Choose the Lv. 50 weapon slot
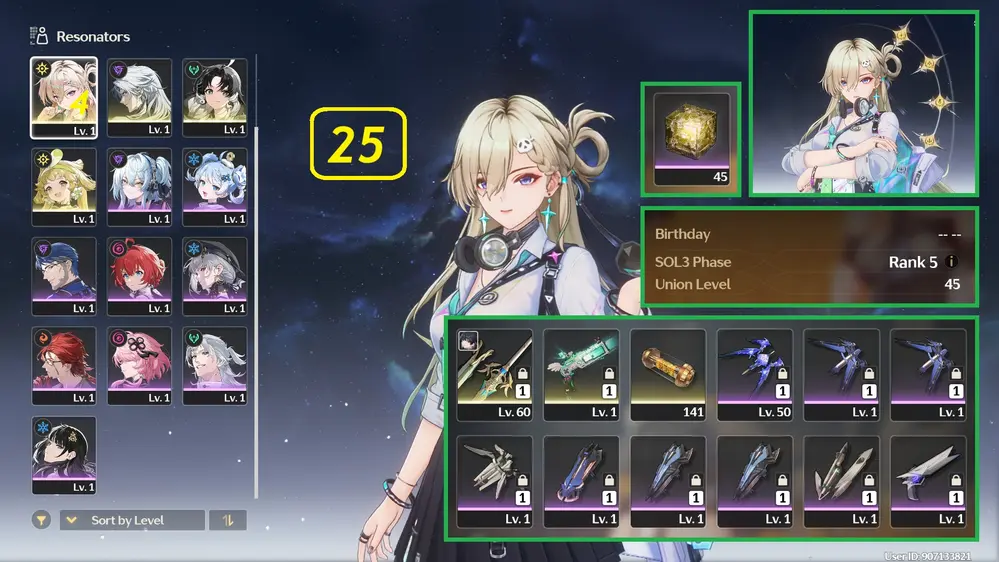Viewport: 999px width, 562px height. (x=755, y=374)
